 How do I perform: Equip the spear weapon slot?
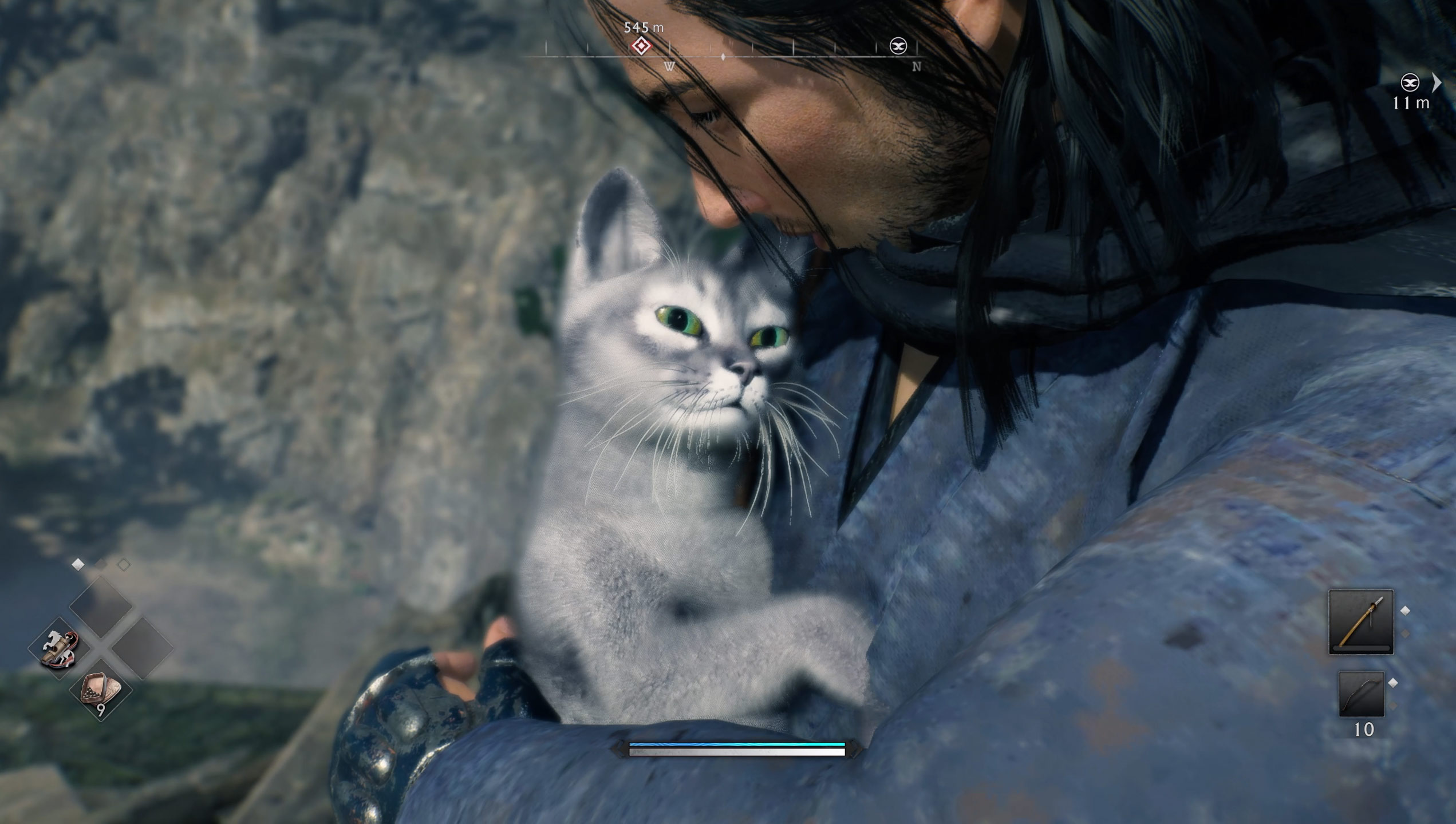click(1361, 622)
